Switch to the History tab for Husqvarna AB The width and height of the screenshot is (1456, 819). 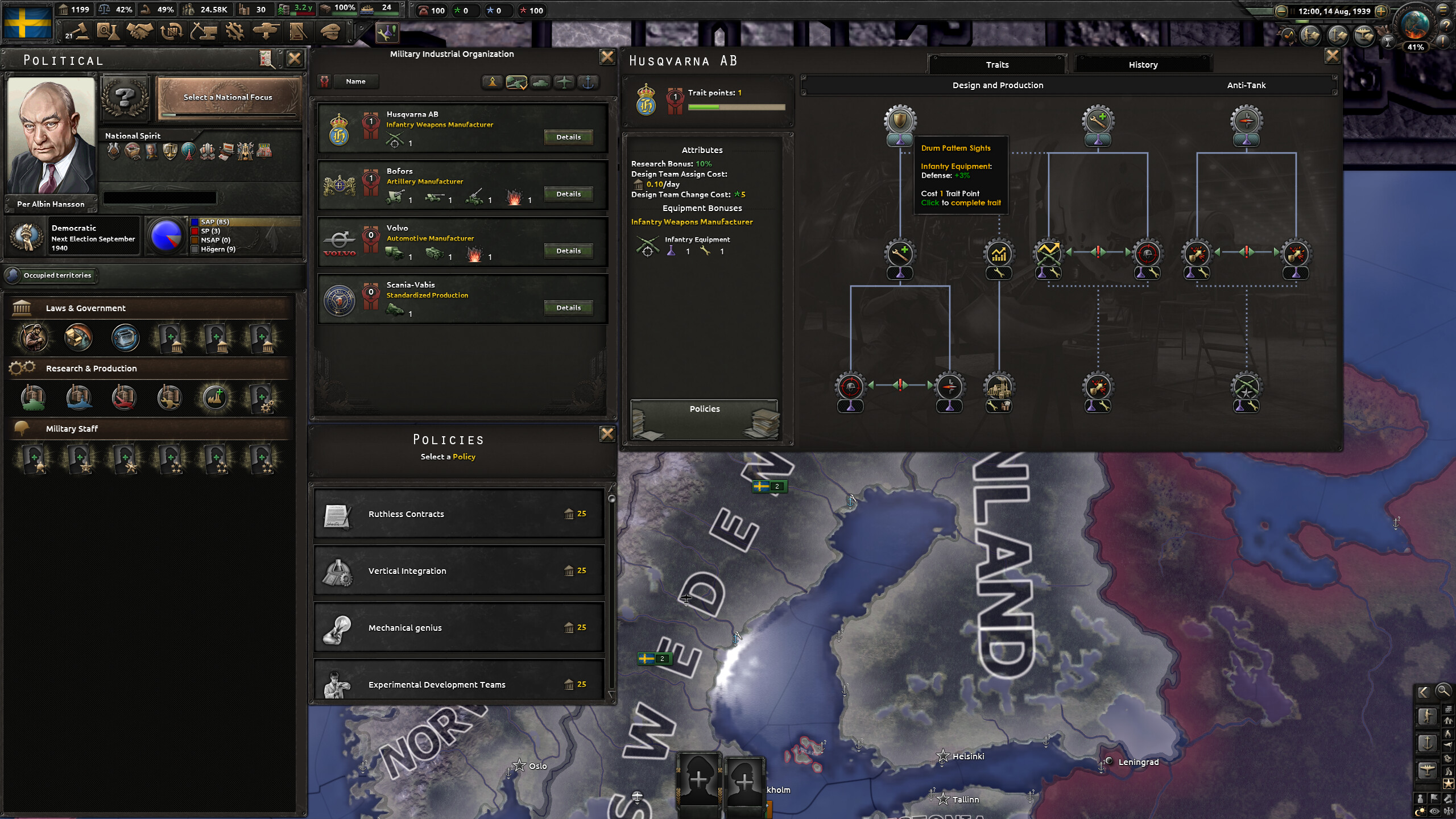coord(1143,64)
